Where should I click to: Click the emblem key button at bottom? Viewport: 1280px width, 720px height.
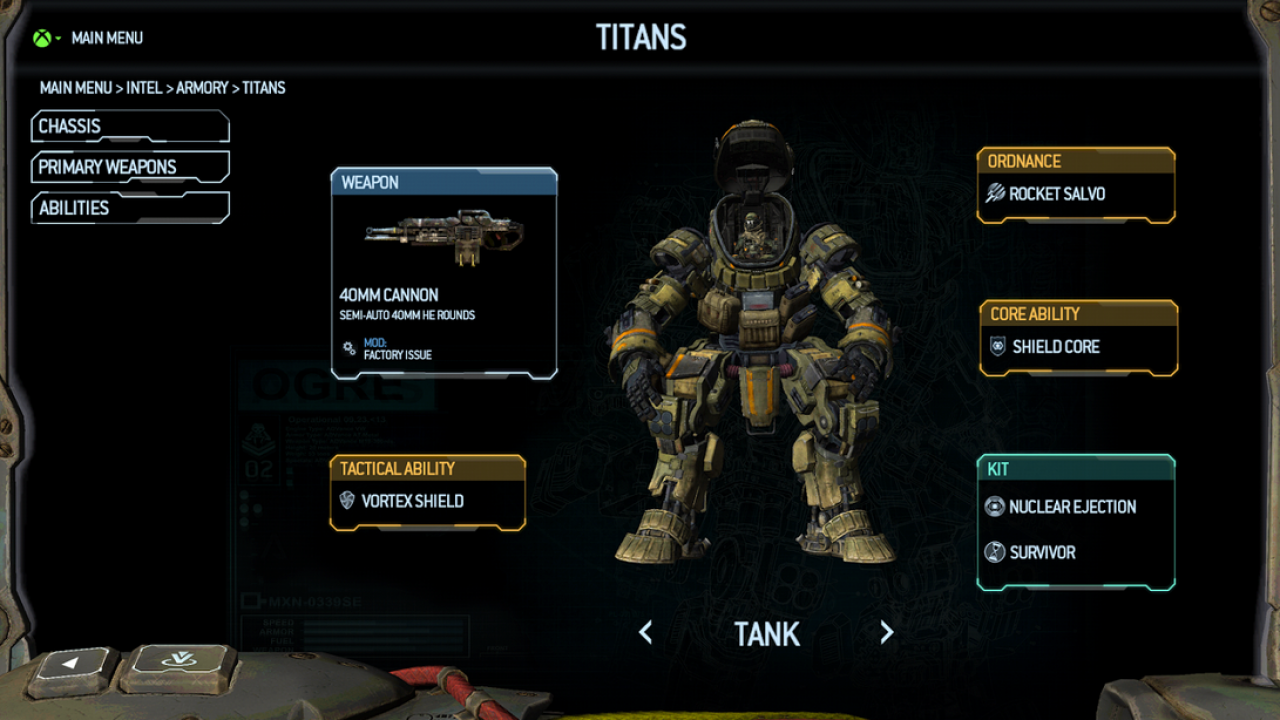coord(177,662)
